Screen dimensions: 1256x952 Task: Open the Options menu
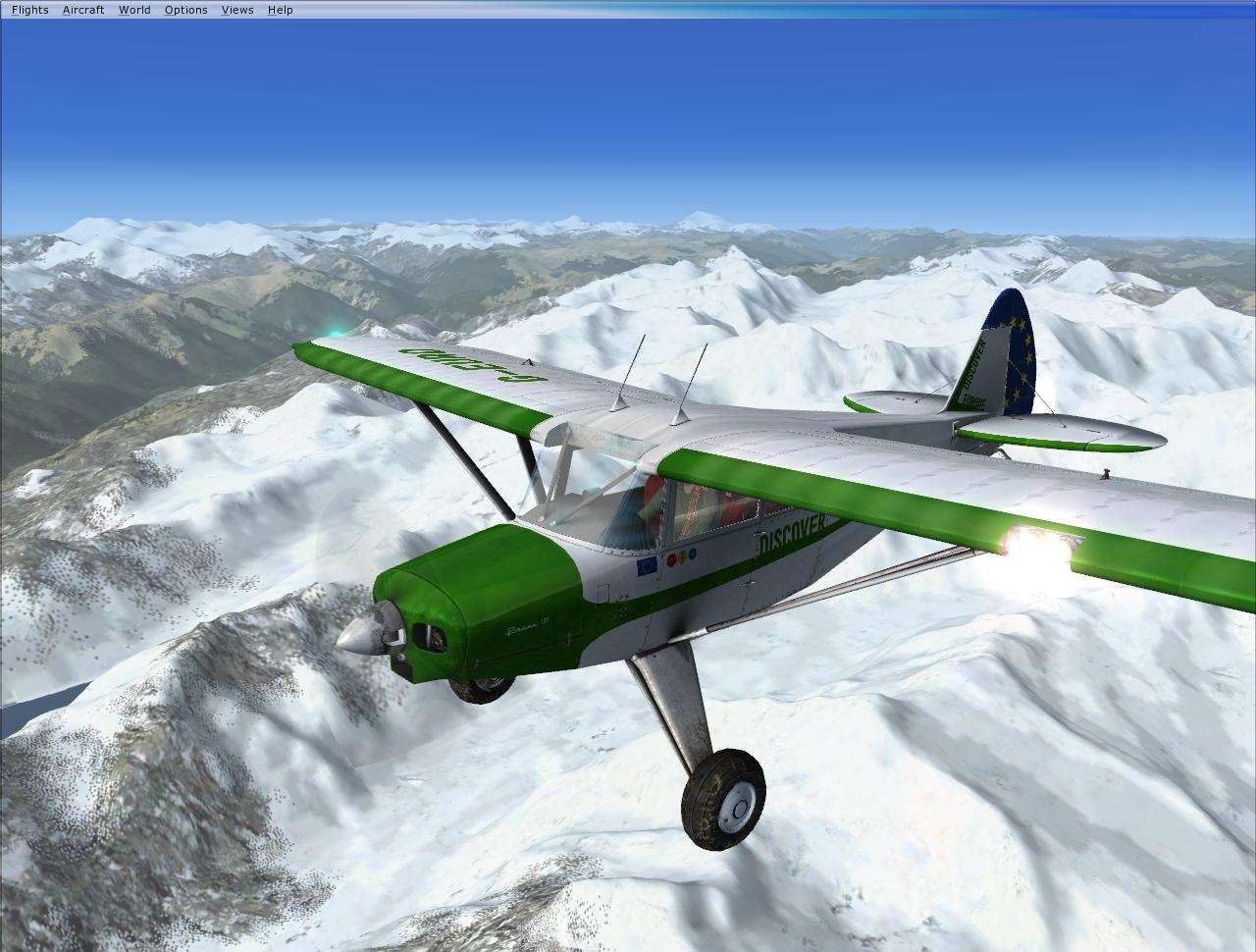[184, 9]
